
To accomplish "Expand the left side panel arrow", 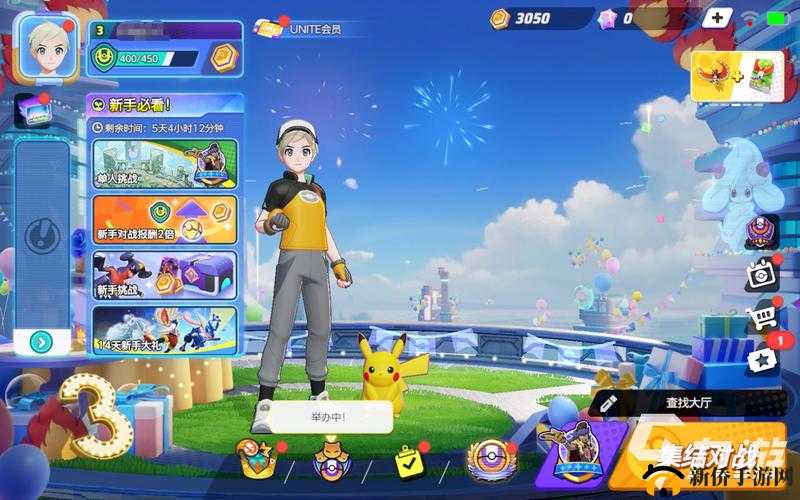I will (x=41, y=342).
